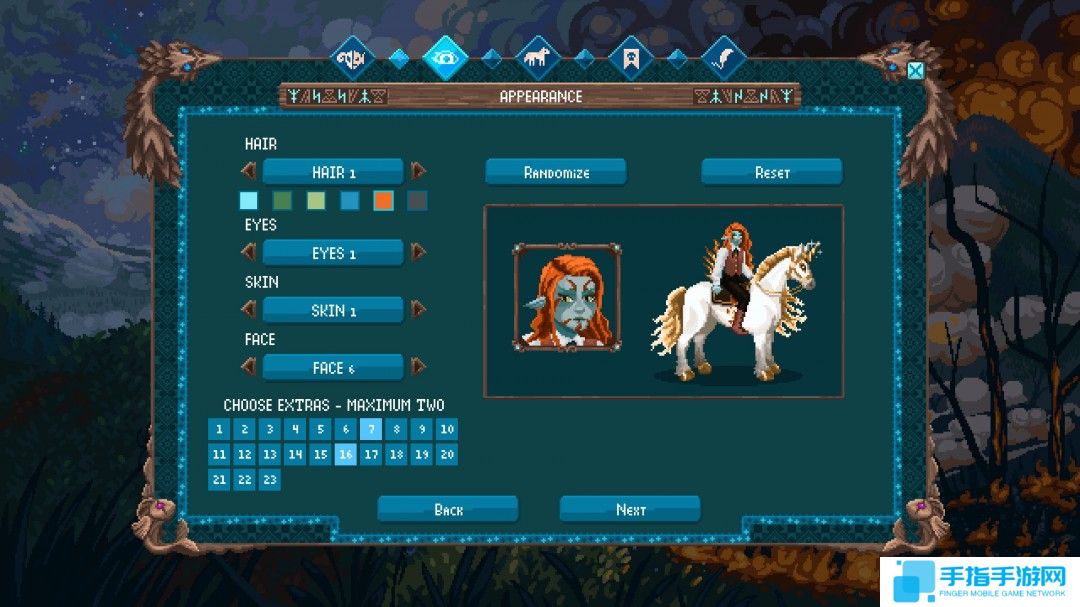Screen dimensions: 1080x607
Task: Cycle to the next eyes option
Action: pyautogui.click(x=418, y=252)
